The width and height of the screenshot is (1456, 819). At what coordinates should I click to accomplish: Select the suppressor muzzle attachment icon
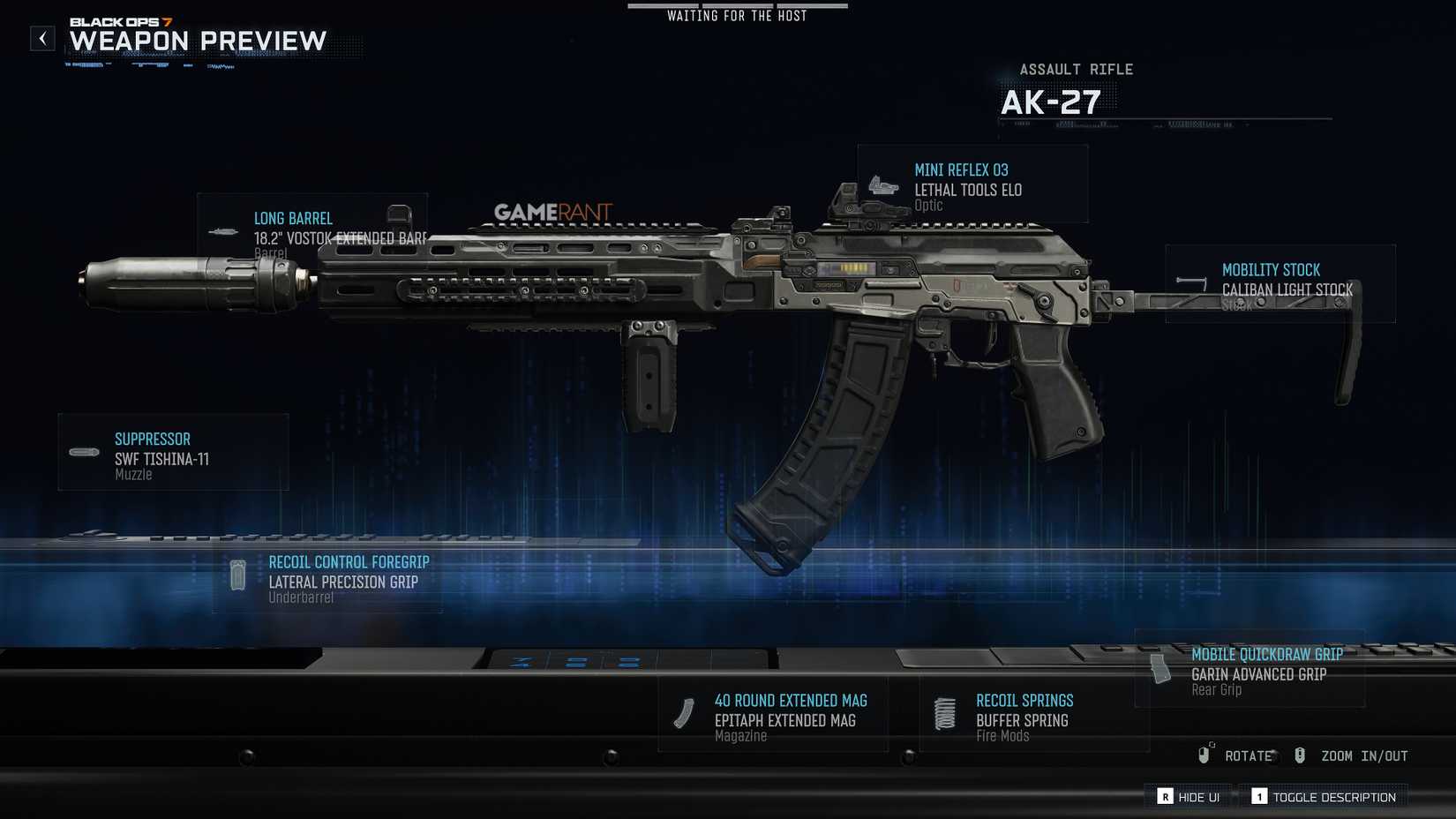[83, 452]
